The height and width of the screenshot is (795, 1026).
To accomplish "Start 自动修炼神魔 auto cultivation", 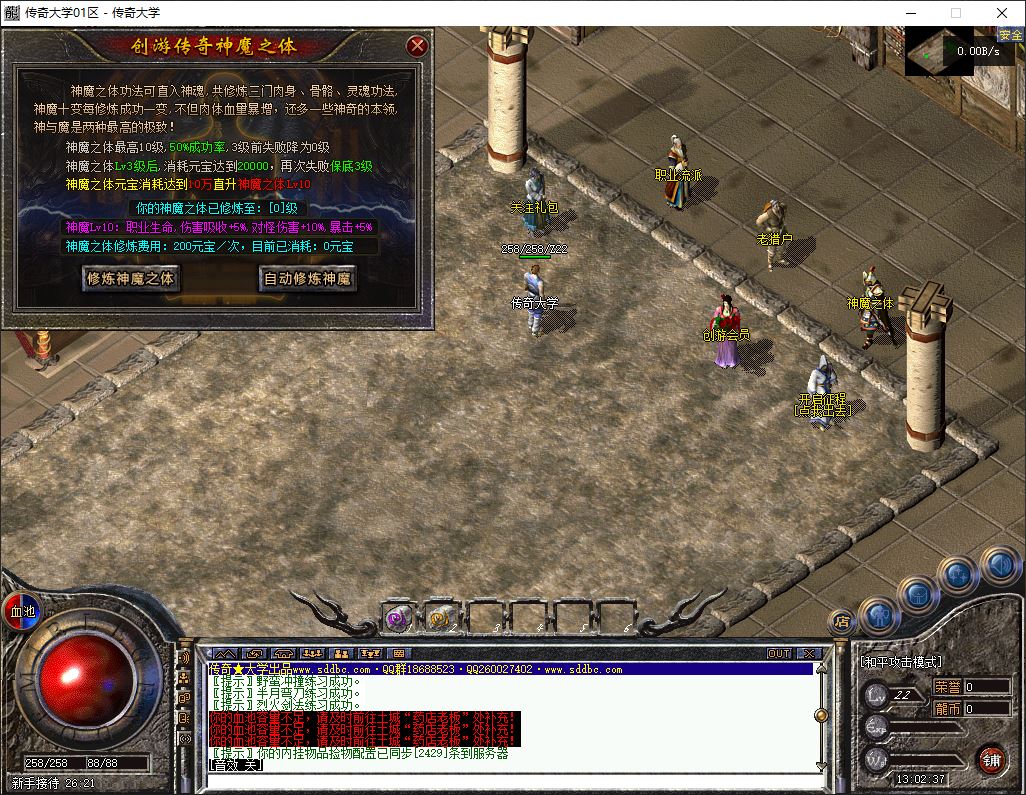I will (x=307, y=279).
